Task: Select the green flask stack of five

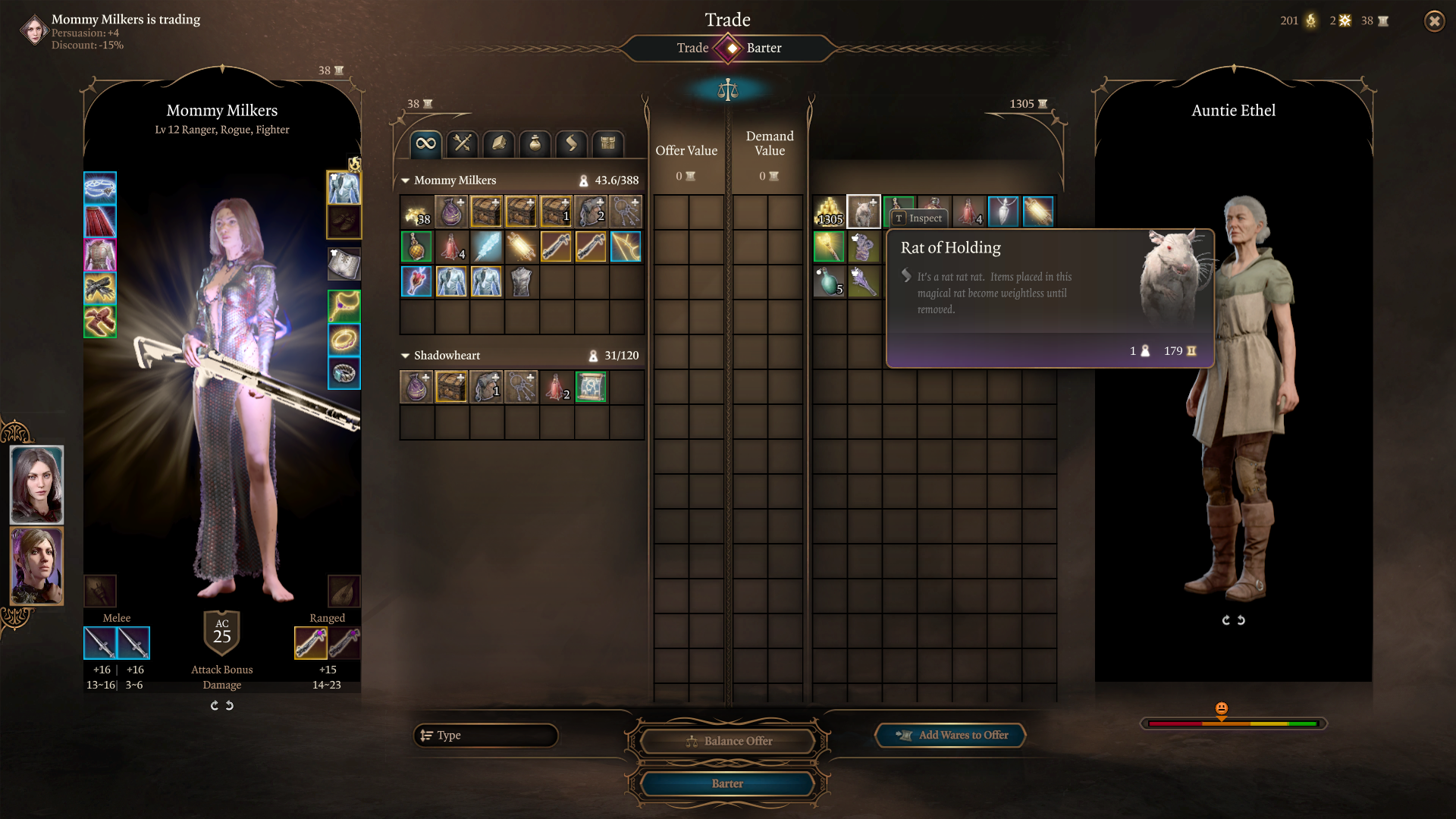Action: [x=830, y=281]
